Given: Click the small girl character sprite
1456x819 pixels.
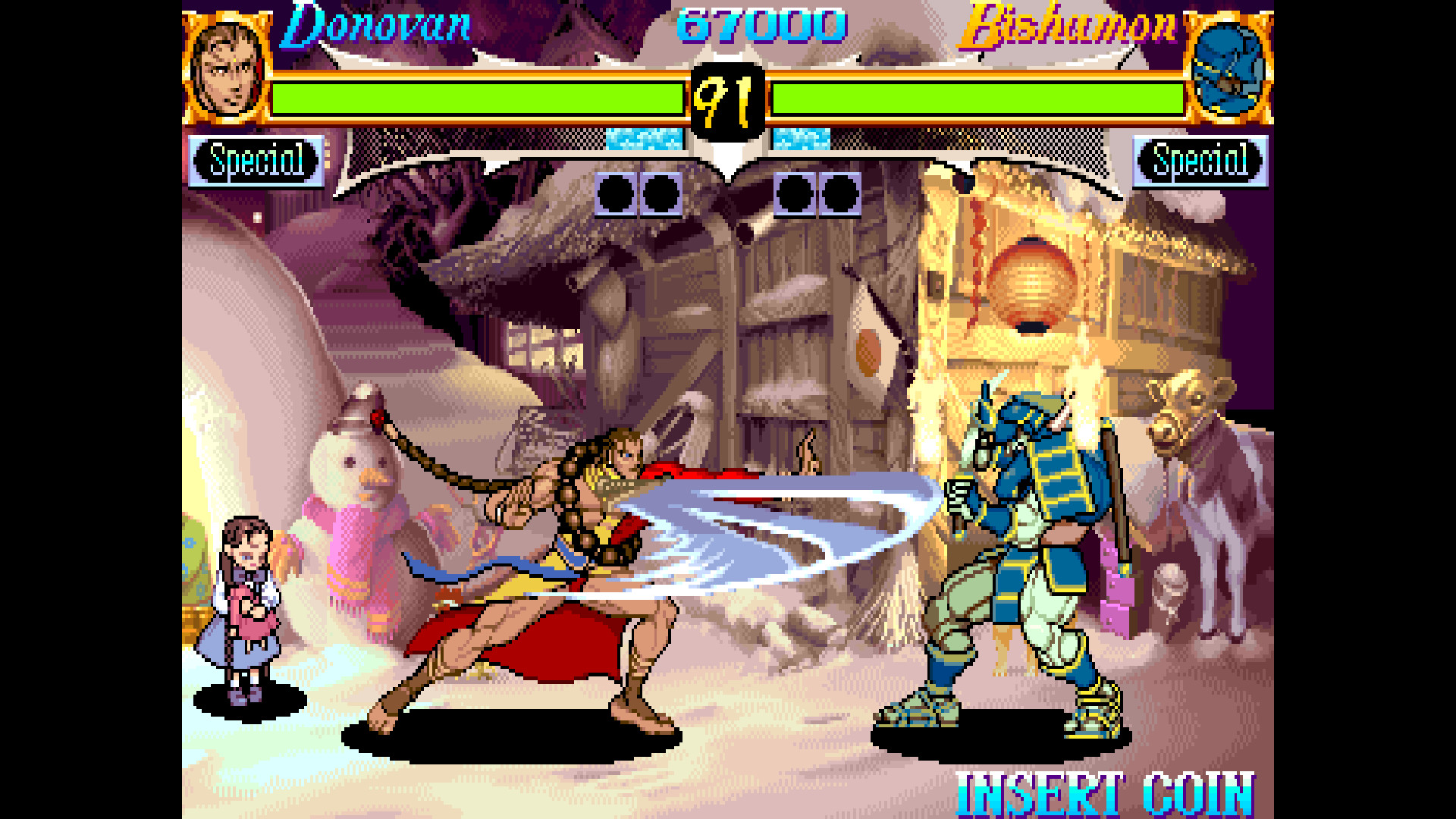Looking at the screenshot, I should pos(241,614).
